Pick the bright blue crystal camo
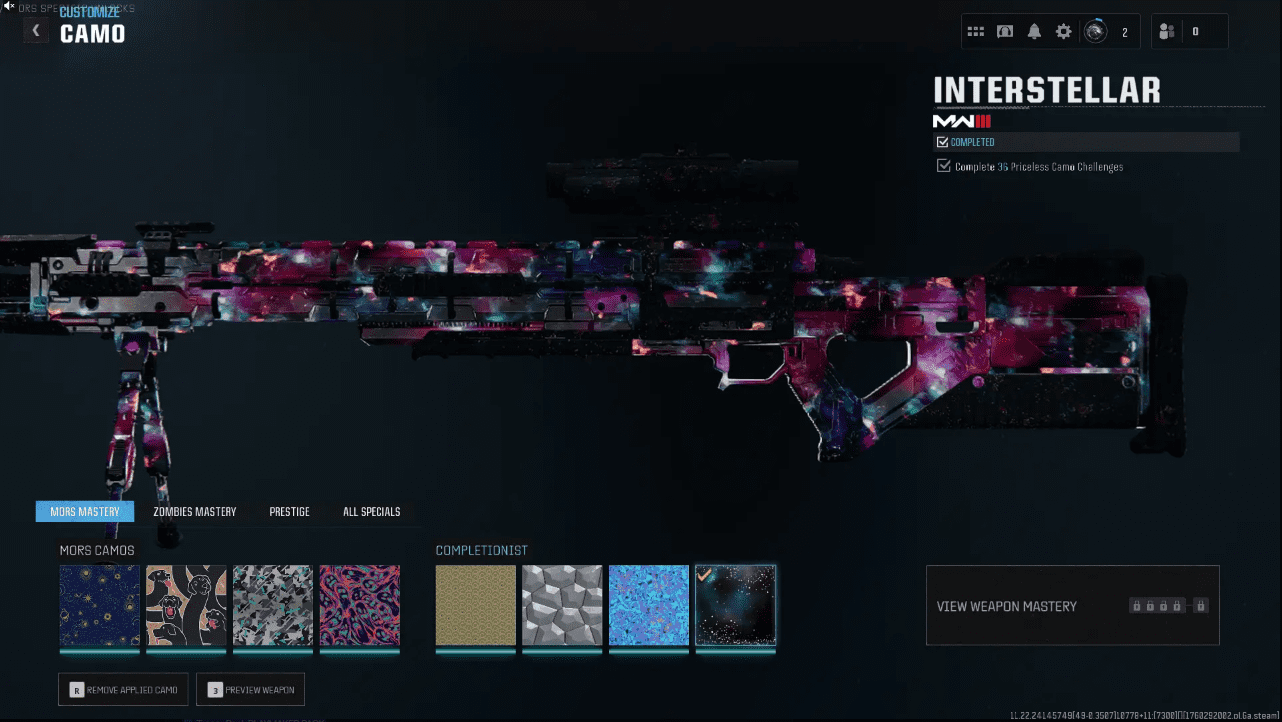1282x722 pixels. point(649,606)
